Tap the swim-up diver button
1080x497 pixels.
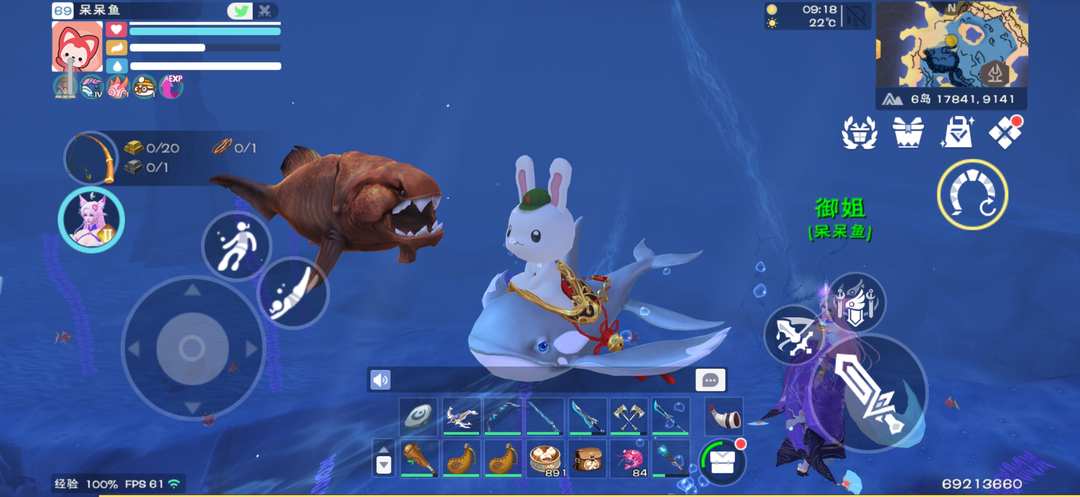236,245
